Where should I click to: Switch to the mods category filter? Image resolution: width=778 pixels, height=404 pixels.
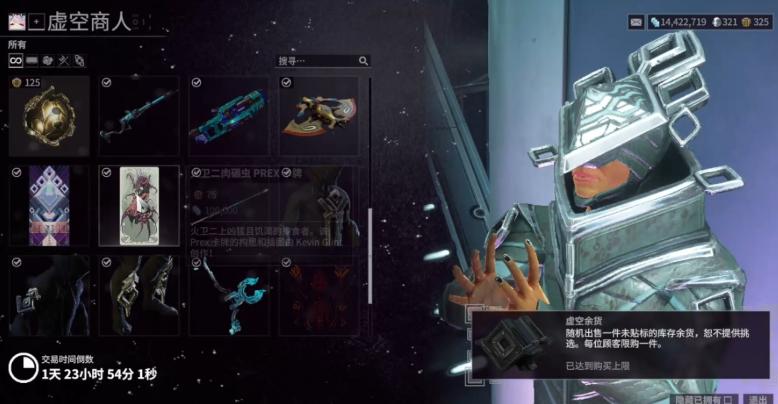(32, 61)
